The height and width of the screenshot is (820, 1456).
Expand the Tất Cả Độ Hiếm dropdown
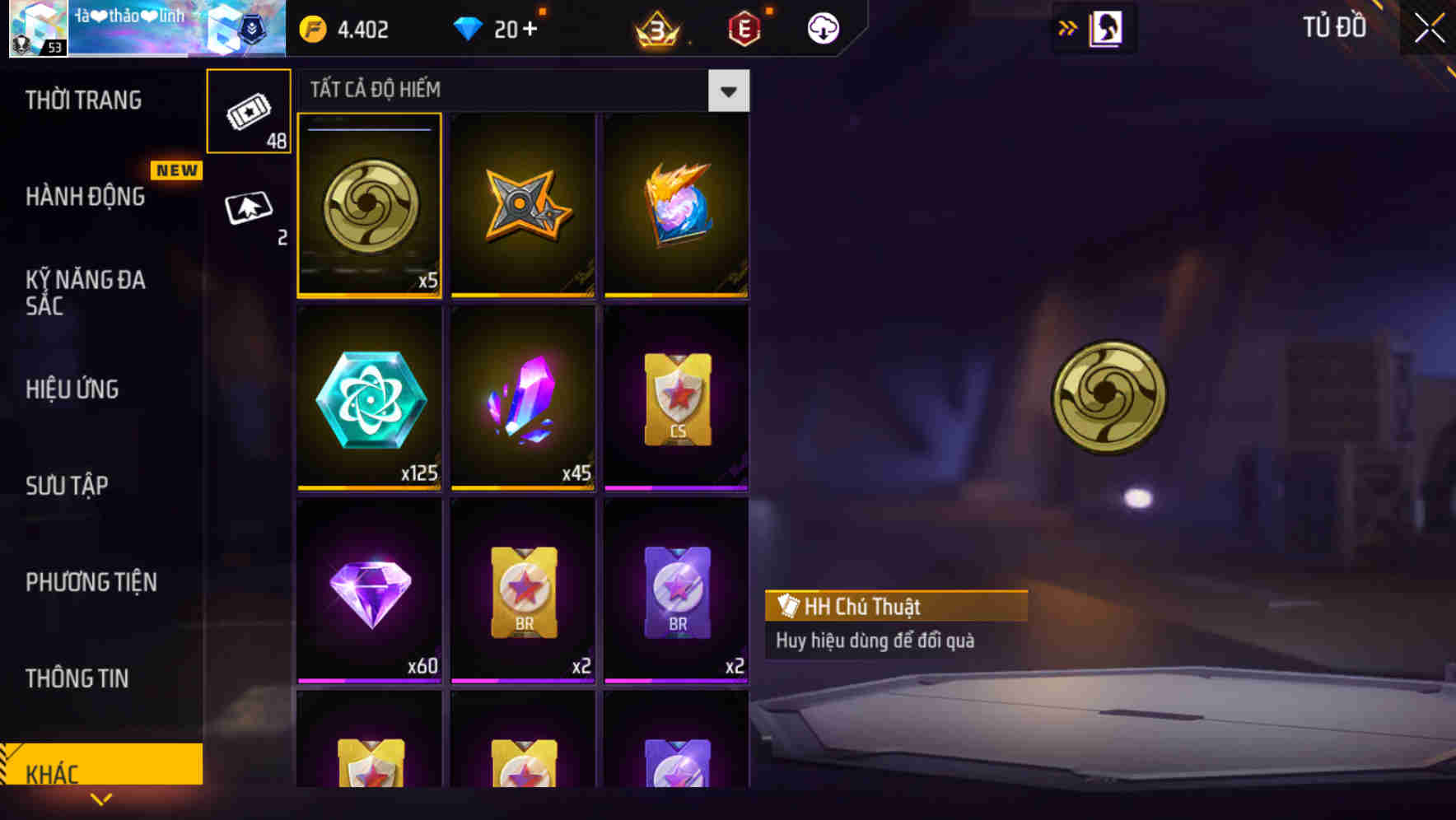(728, 91)
